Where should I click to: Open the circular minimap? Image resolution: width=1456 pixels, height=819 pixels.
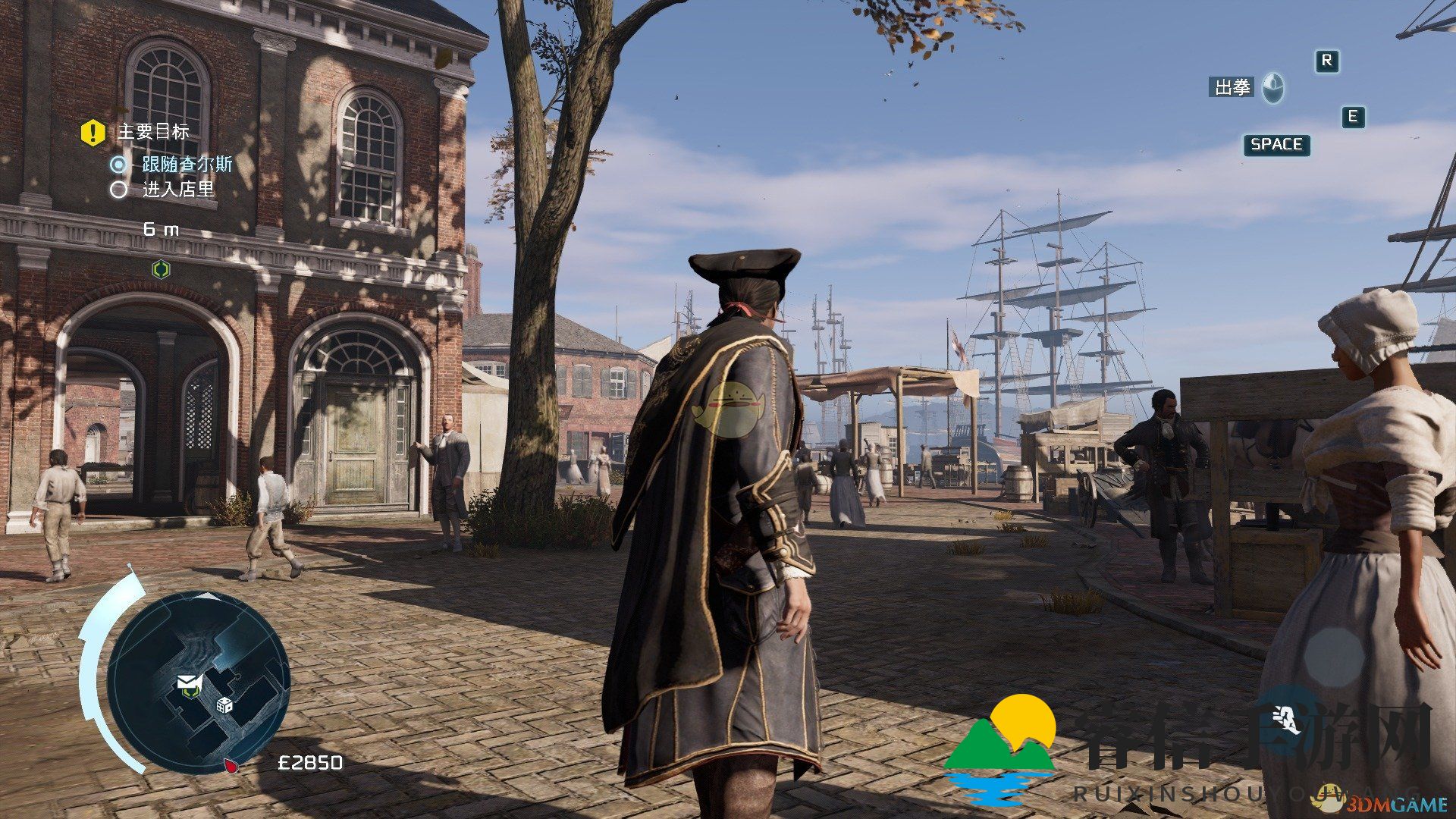[x=199, y=682]
